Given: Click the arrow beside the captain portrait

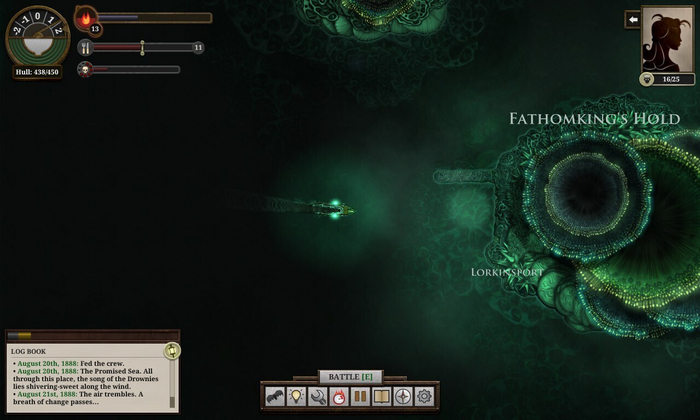Looking at the screenshot, I should (632, 19).
